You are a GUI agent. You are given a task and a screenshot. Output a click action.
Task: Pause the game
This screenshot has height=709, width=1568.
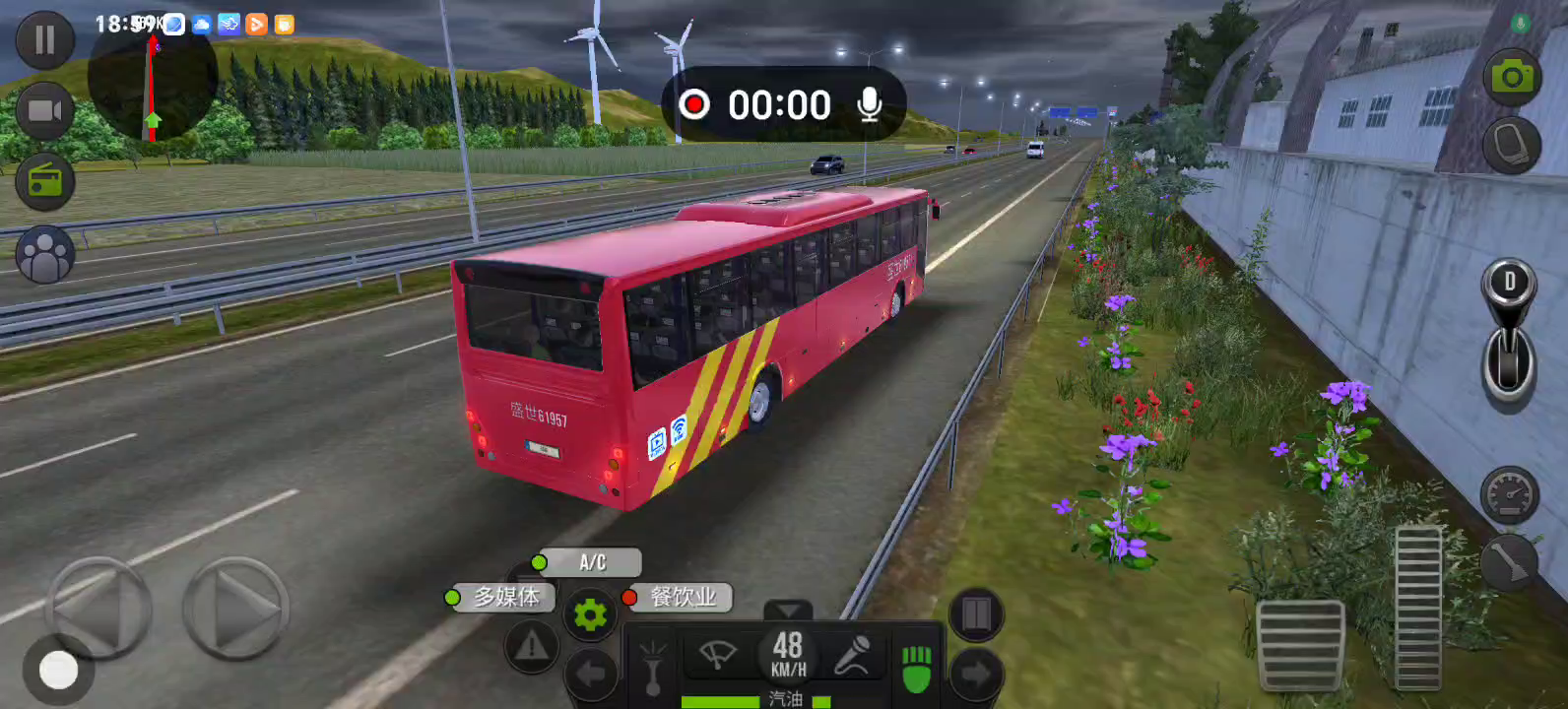44,40
